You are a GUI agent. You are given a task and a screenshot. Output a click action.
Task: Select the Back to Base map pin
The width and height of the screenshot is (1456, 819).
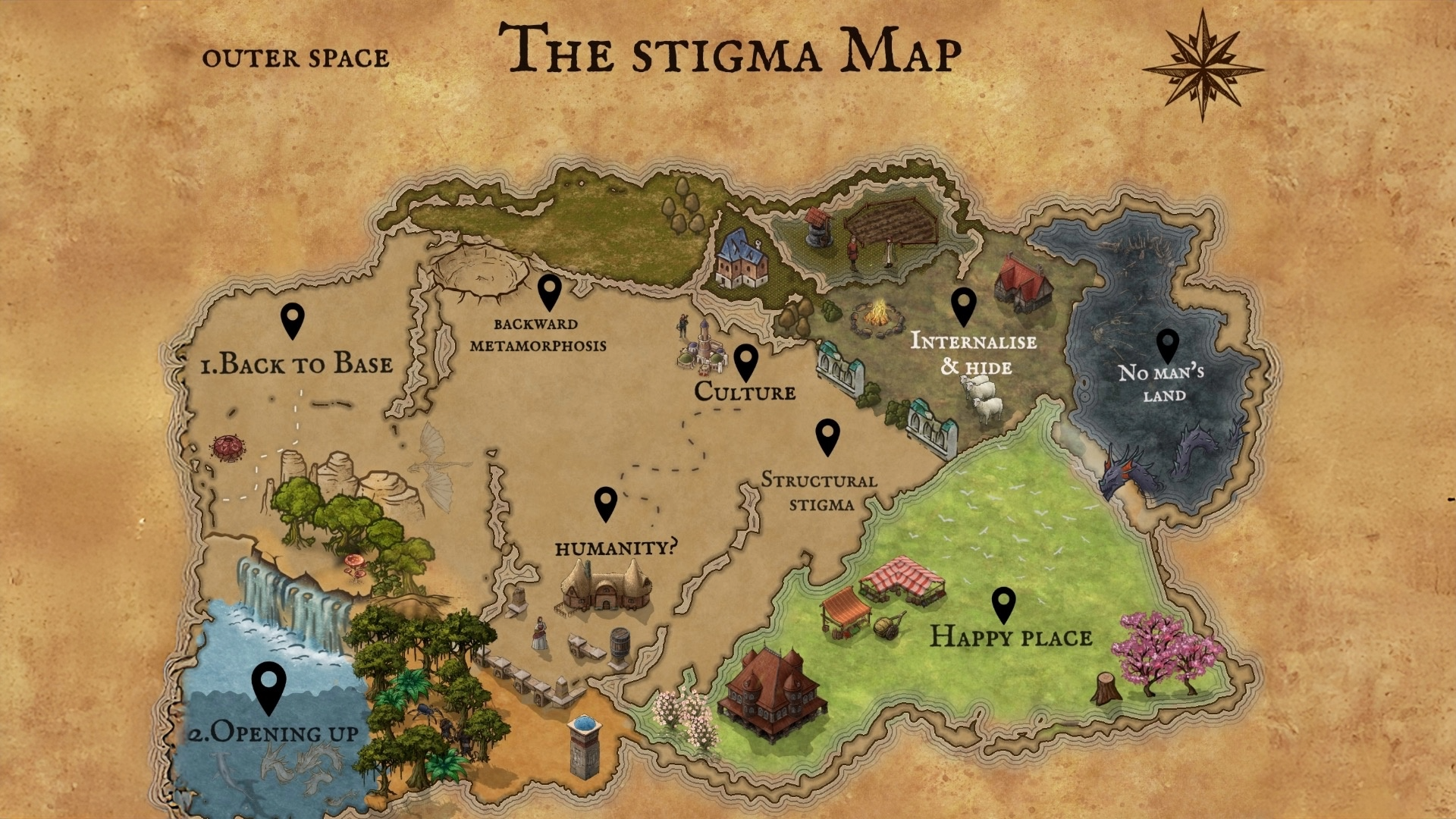(293, 319)
